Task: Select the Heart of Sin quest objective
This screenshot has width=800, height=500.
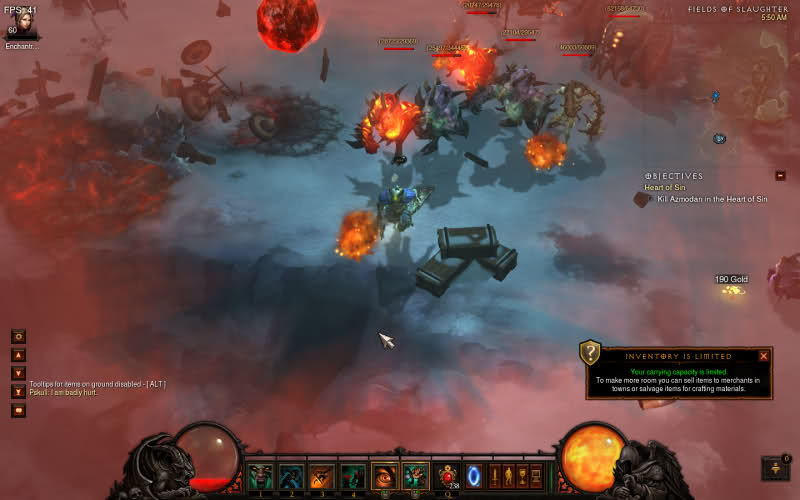Action: [664, 188]
